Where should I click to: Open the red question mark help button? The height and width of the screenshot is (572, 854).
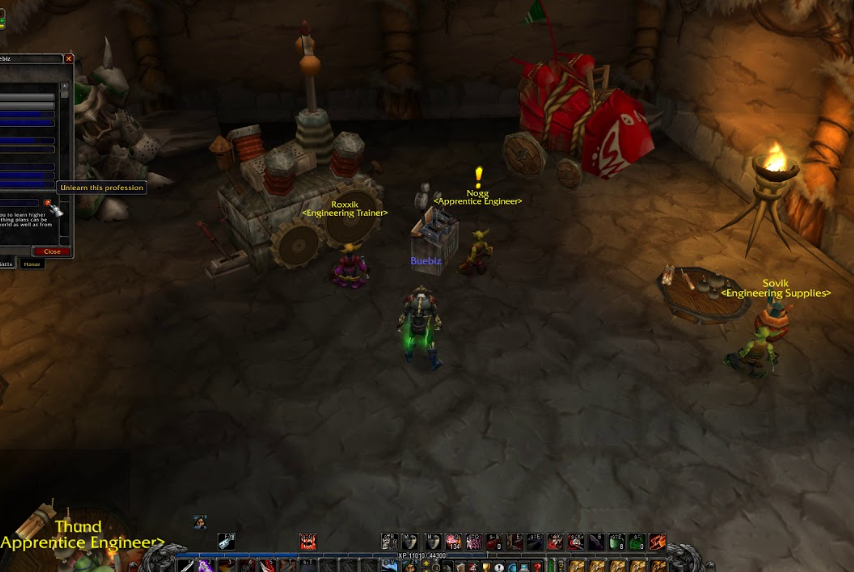[536, 566]
